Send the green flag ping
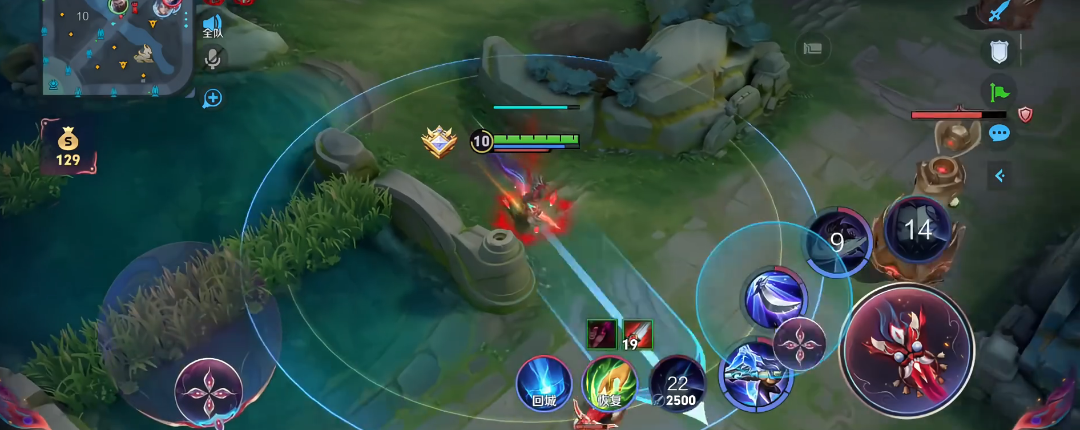The width and height of the screenshot is (1080, 430). tap(998, 92)
